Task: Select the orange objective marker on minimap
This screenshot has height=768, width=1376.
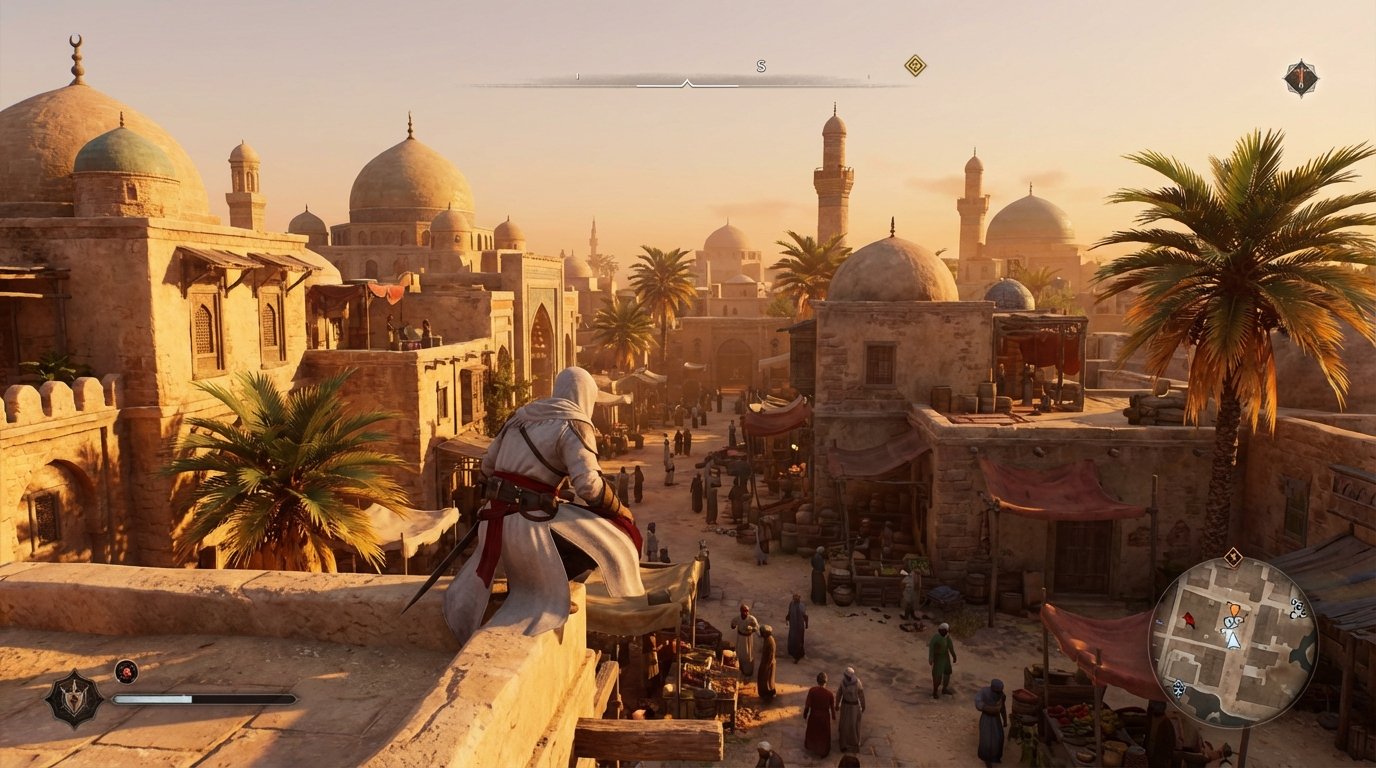Action: pos(1234,609)
